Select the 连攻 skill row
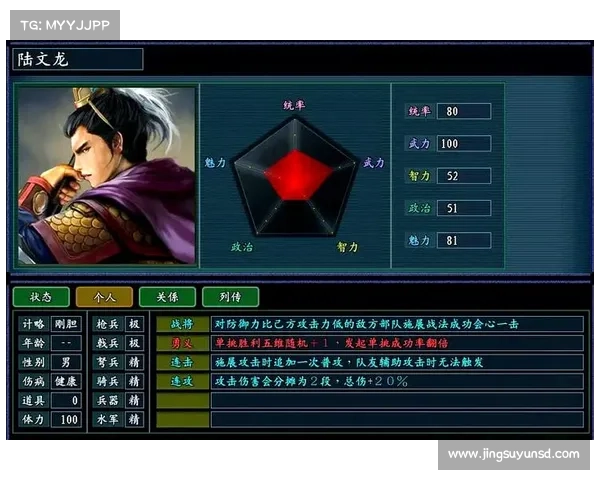Image resolution: width=600 pixels, height=480 pixels. point(182,381)
